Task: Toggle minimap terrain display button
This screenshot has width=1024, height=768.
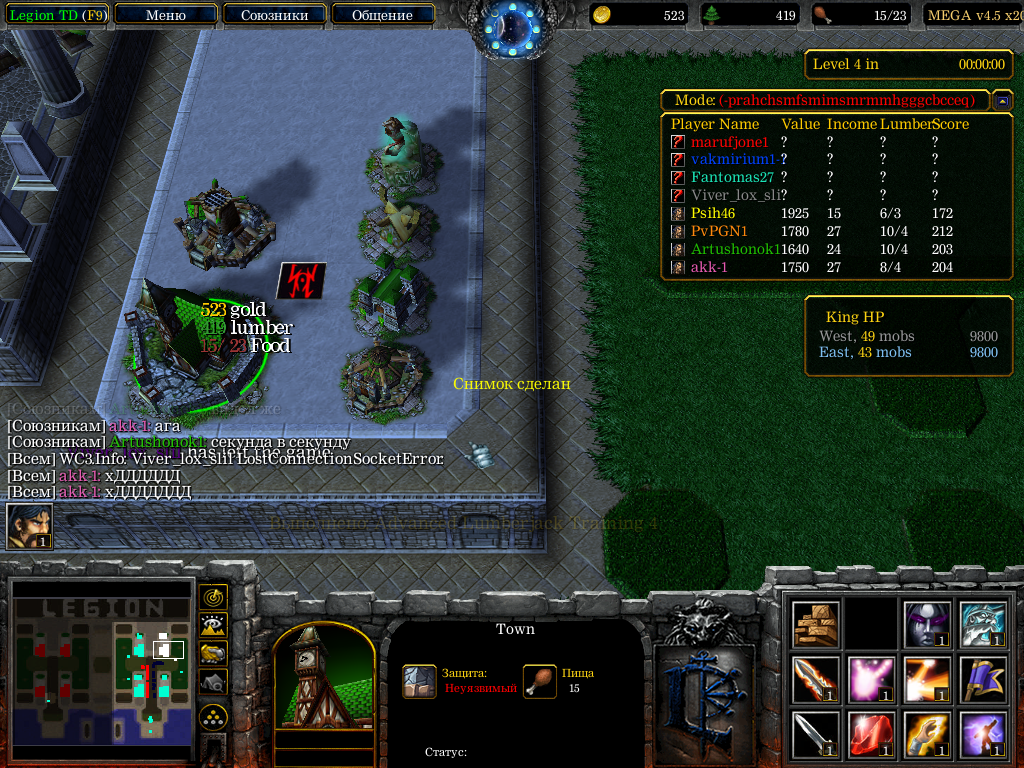Action: [x=213, y=625]
